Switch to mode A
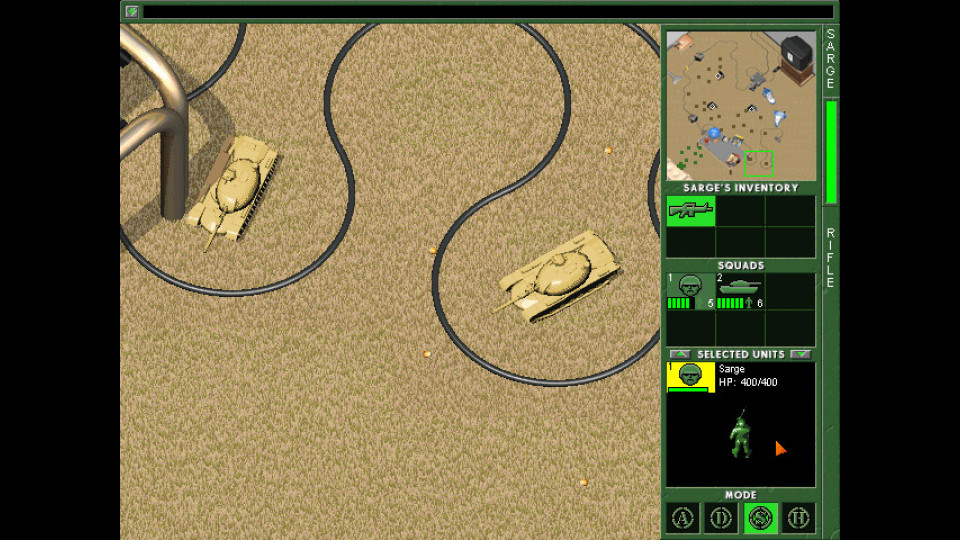The image size is (960, 540). click(683, 517)
